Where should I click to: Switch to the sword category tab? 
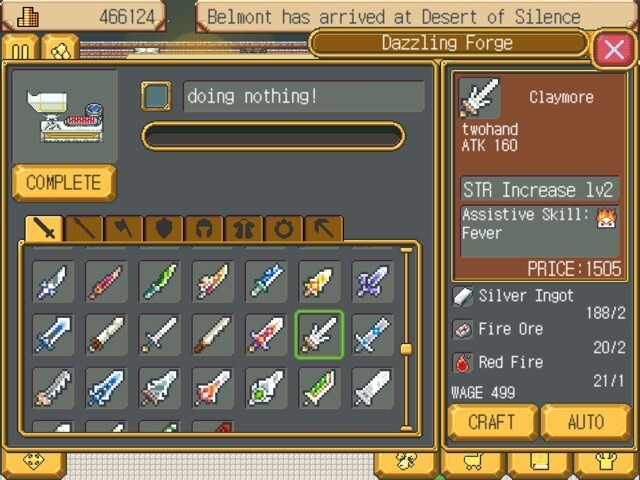tap(44, 229)
